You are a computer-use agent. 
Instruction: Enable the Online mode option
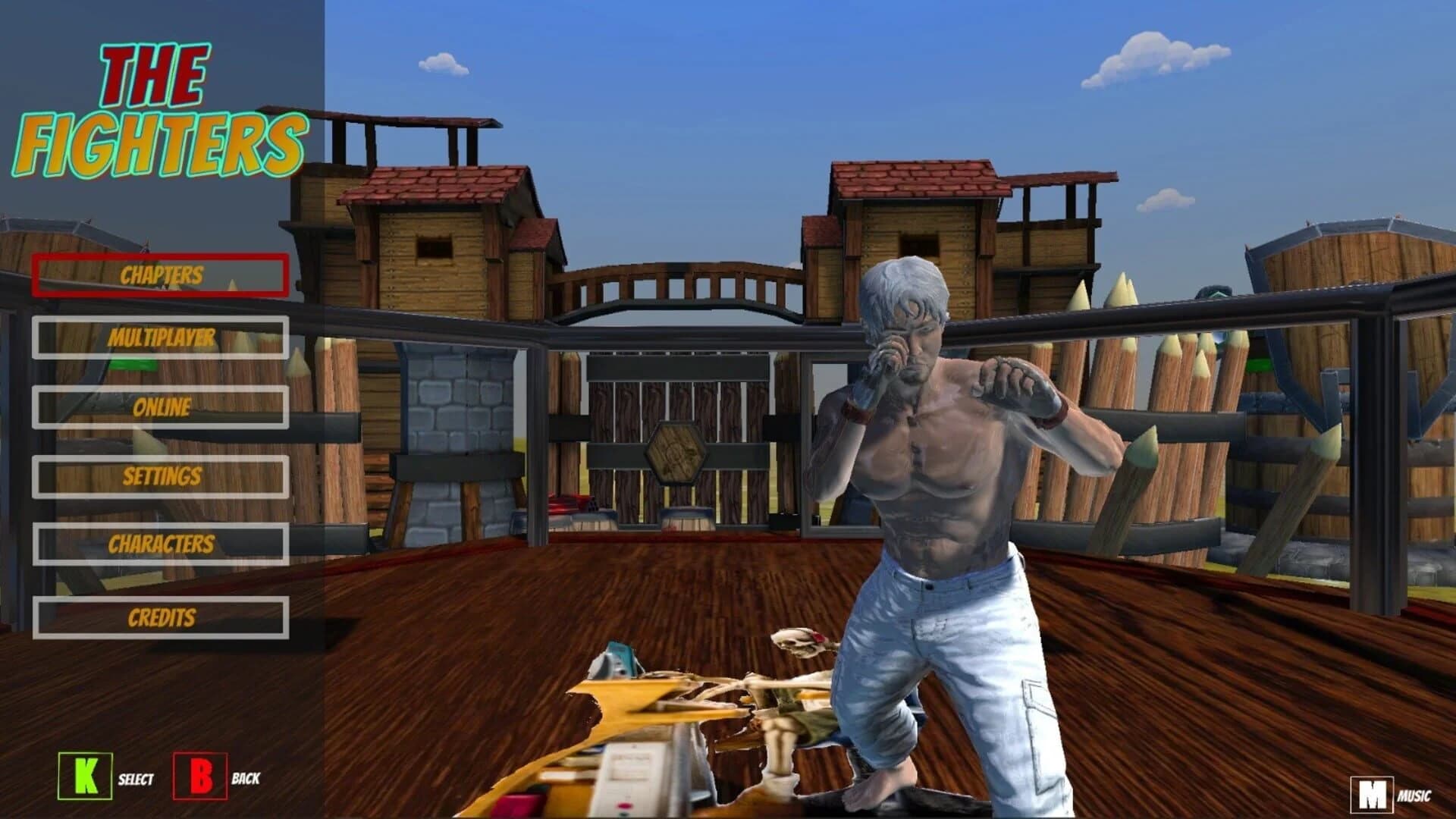[162, 408]
